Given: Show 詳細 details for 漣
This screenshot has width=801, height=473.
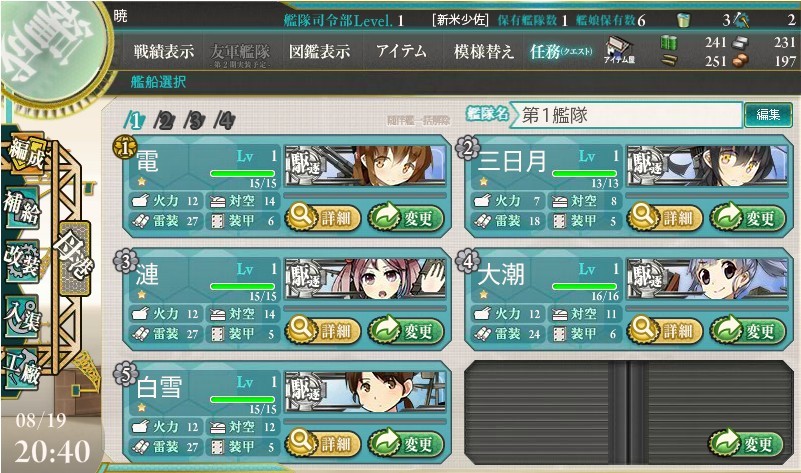Looking at the screenshot, I should [x=322, y=330].
